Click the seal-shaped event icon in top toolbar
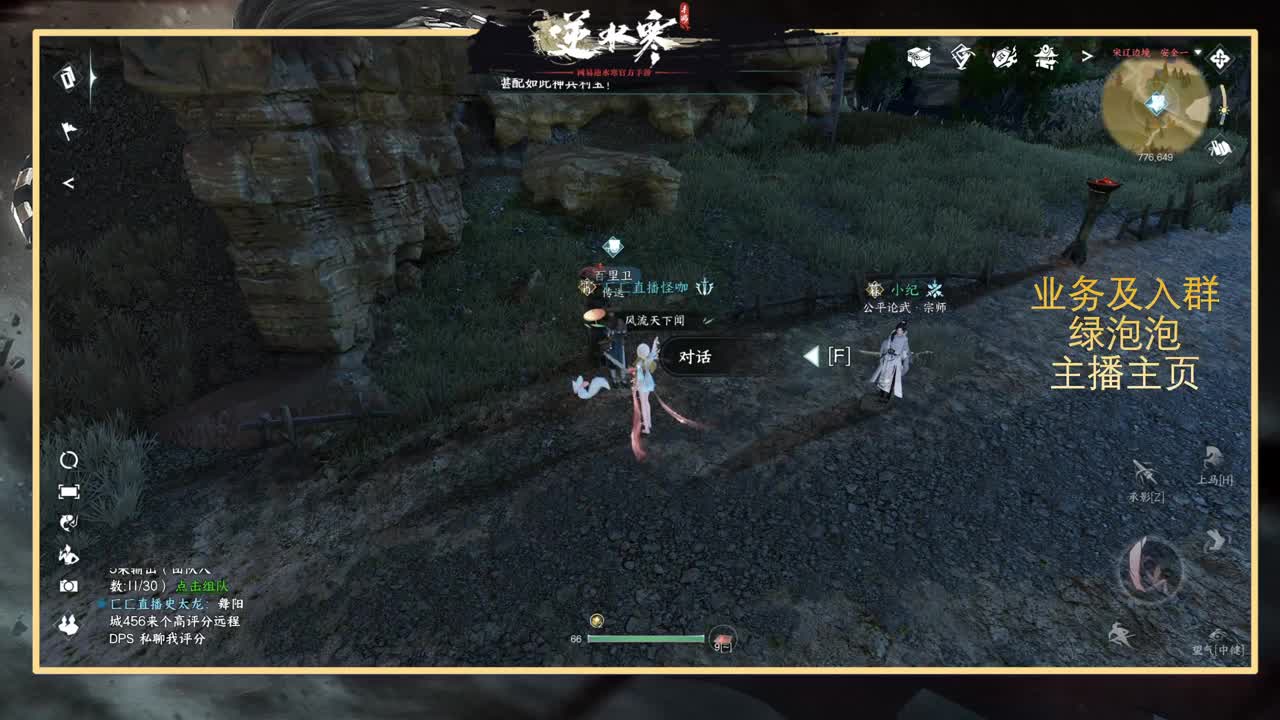Viewport: 1280px width, 720px height. click(960, 57)
